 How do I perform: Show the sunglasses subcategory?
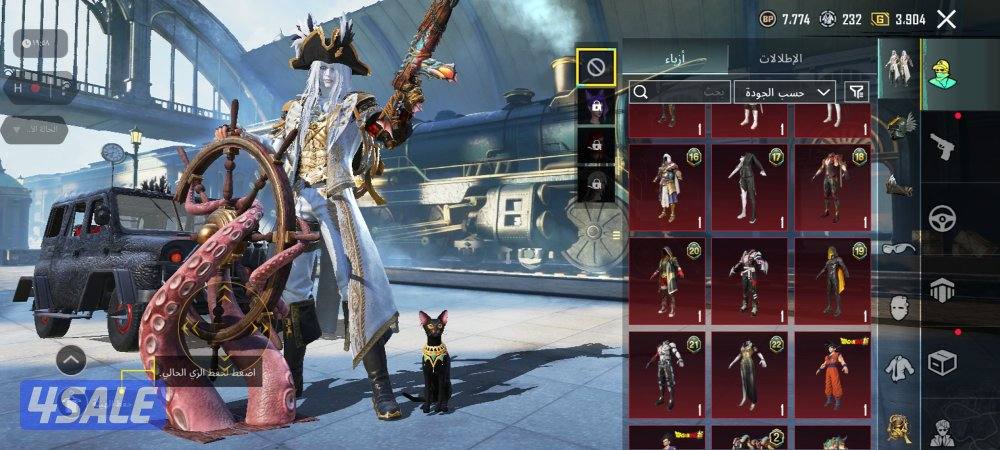pos(898,249)
